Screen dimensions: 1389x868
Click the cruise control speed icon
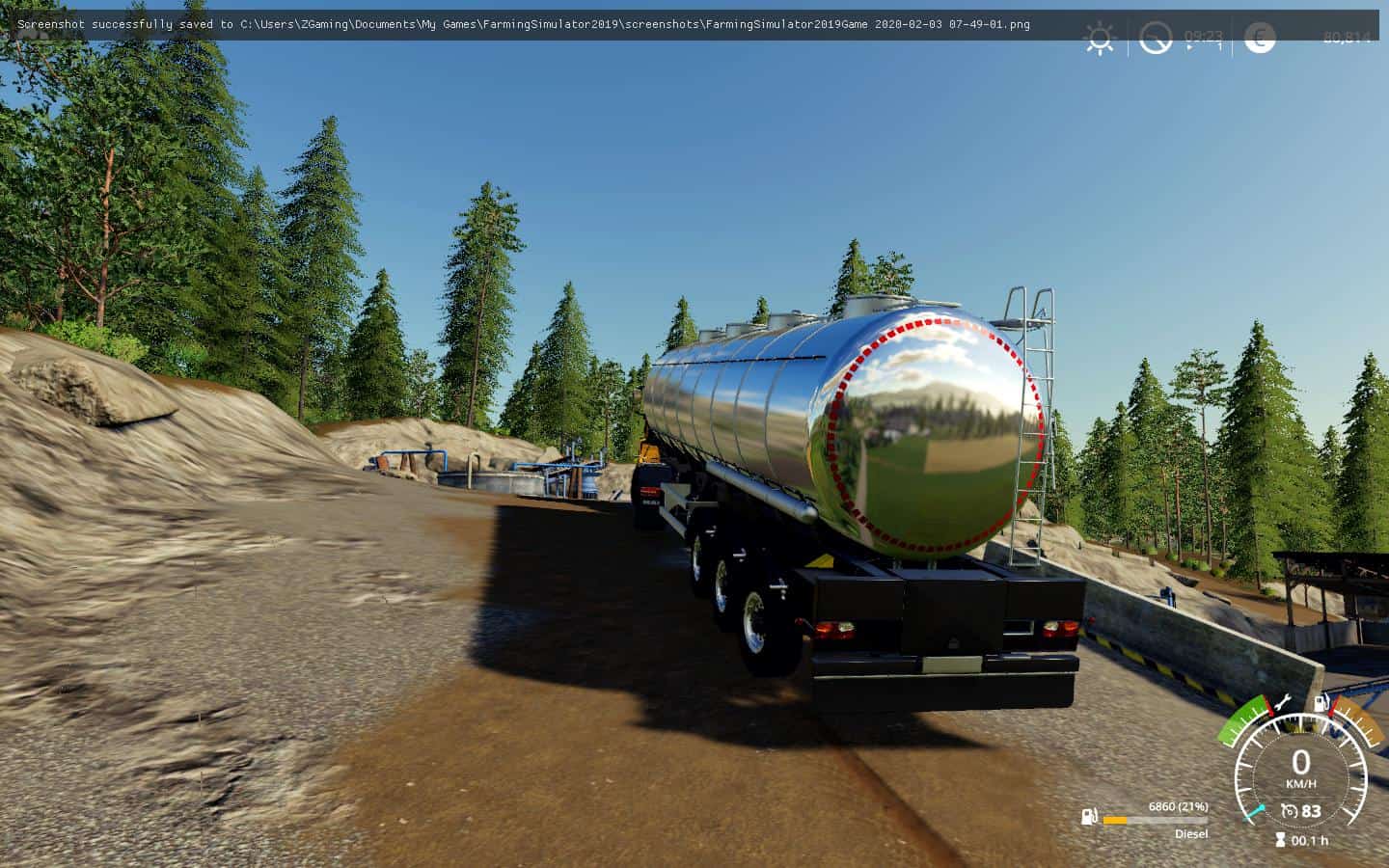coord(1289,811)
